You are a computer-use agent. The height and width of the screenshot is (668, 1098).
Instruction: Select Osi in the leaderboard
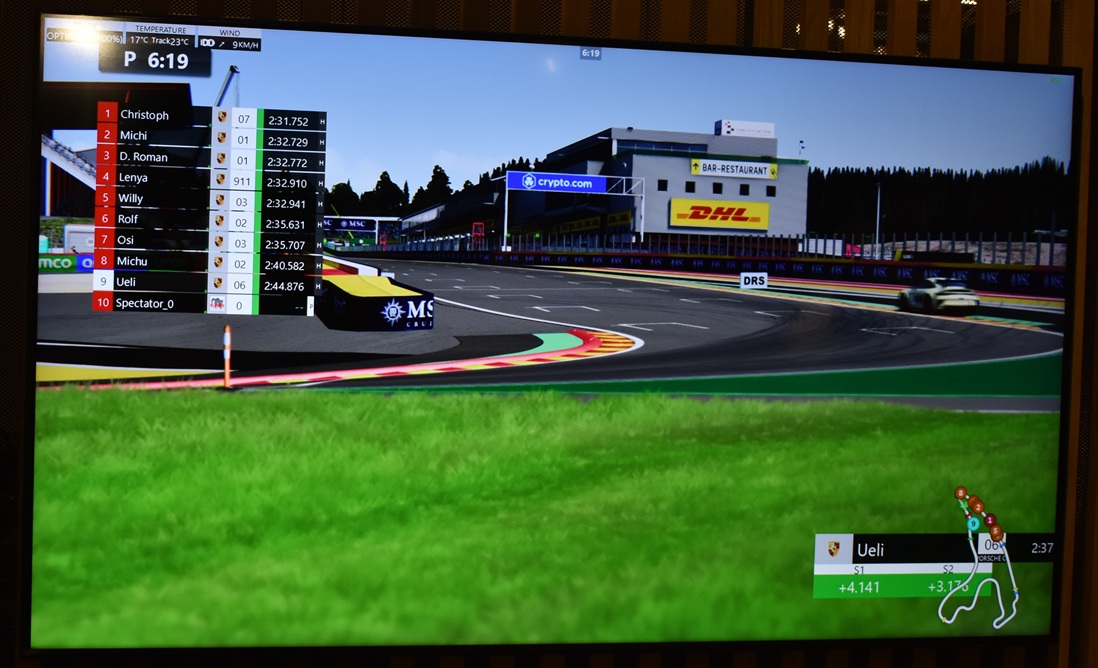[x=125, y=240]
